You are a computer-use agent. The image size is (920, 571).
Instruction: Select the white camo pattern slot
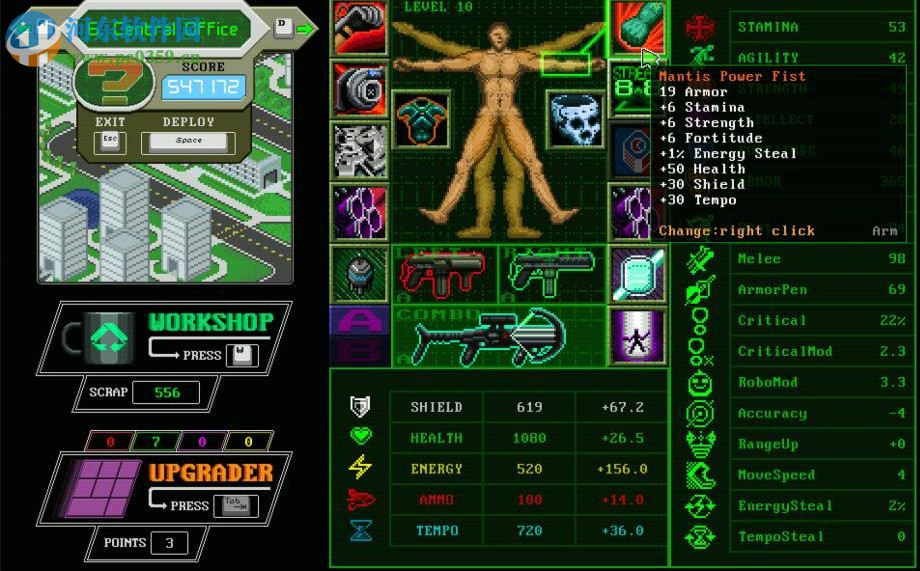[x=360, y=151]
